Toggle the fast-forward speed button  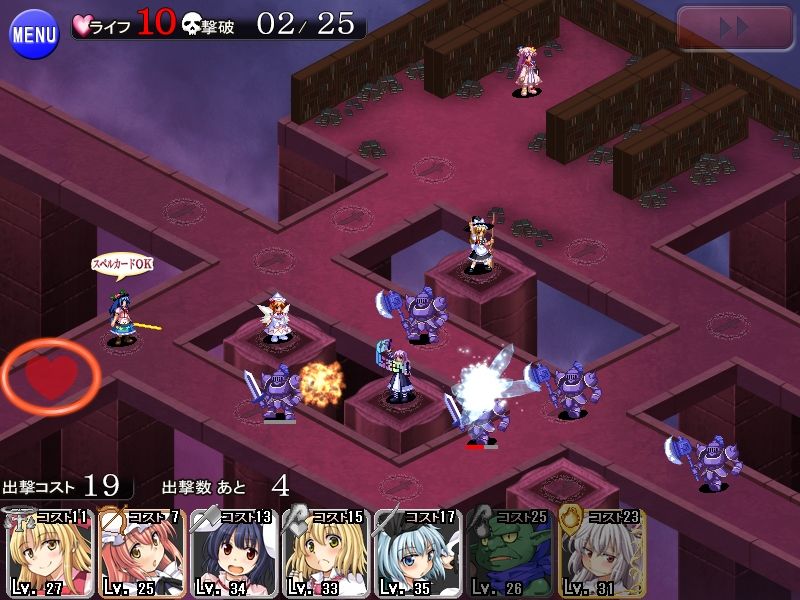735,28
